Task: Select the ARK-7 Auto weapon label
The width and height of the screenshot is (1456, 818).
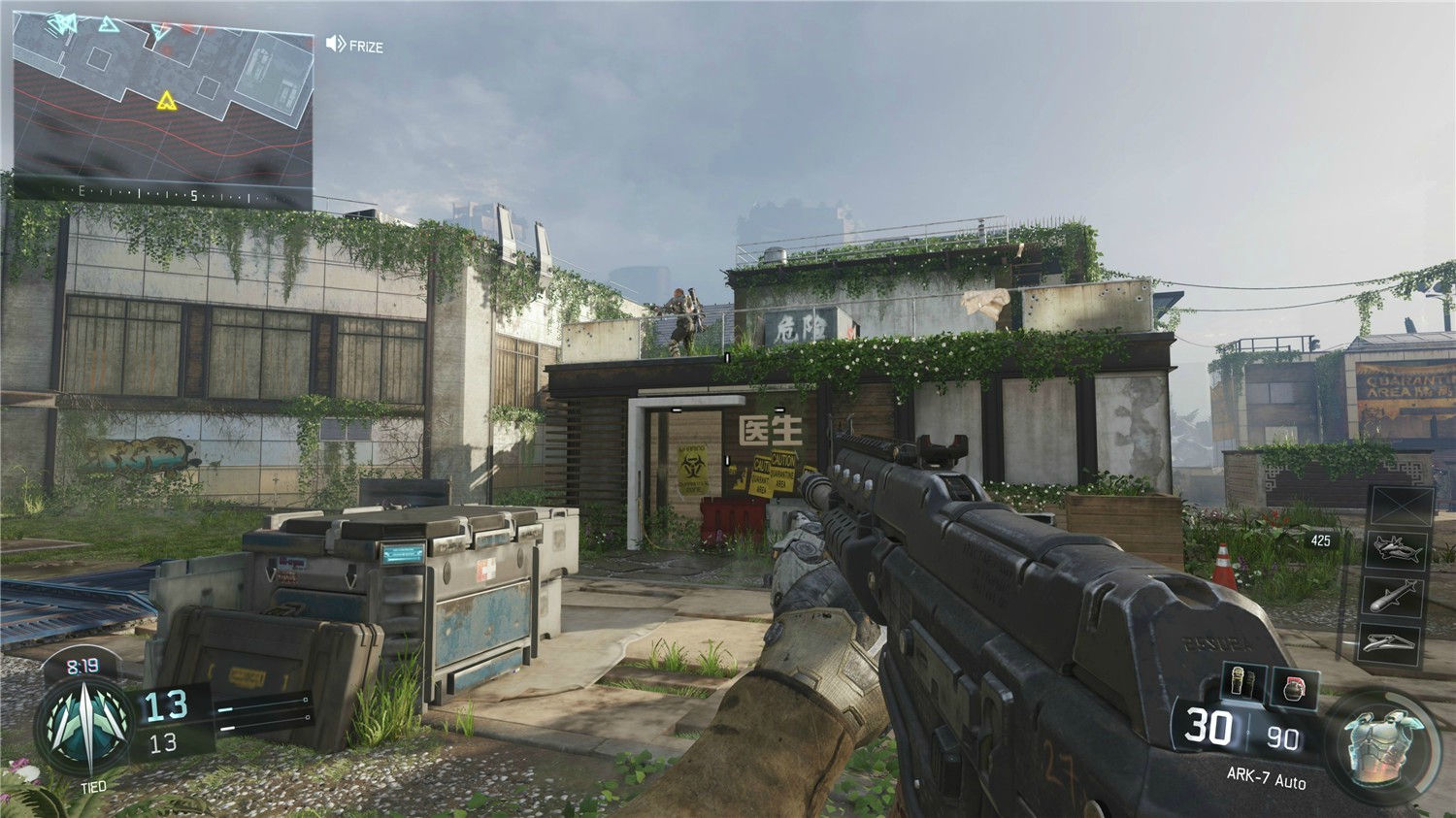Action: [1268, 777]
